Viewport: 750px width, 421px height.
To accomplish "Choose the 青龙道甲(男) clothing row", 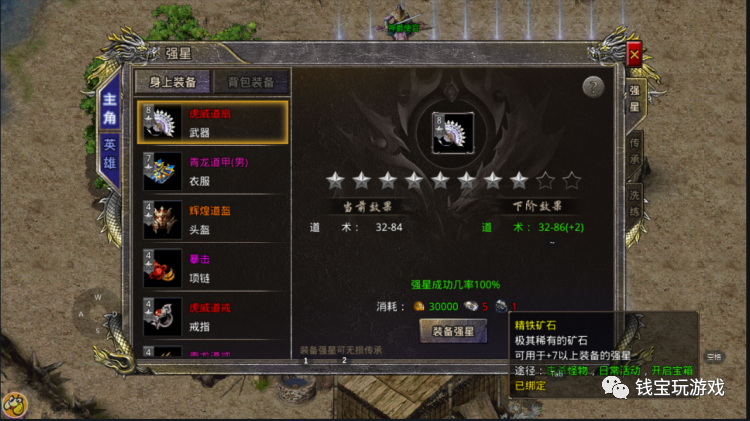I will tap(211, 172).
